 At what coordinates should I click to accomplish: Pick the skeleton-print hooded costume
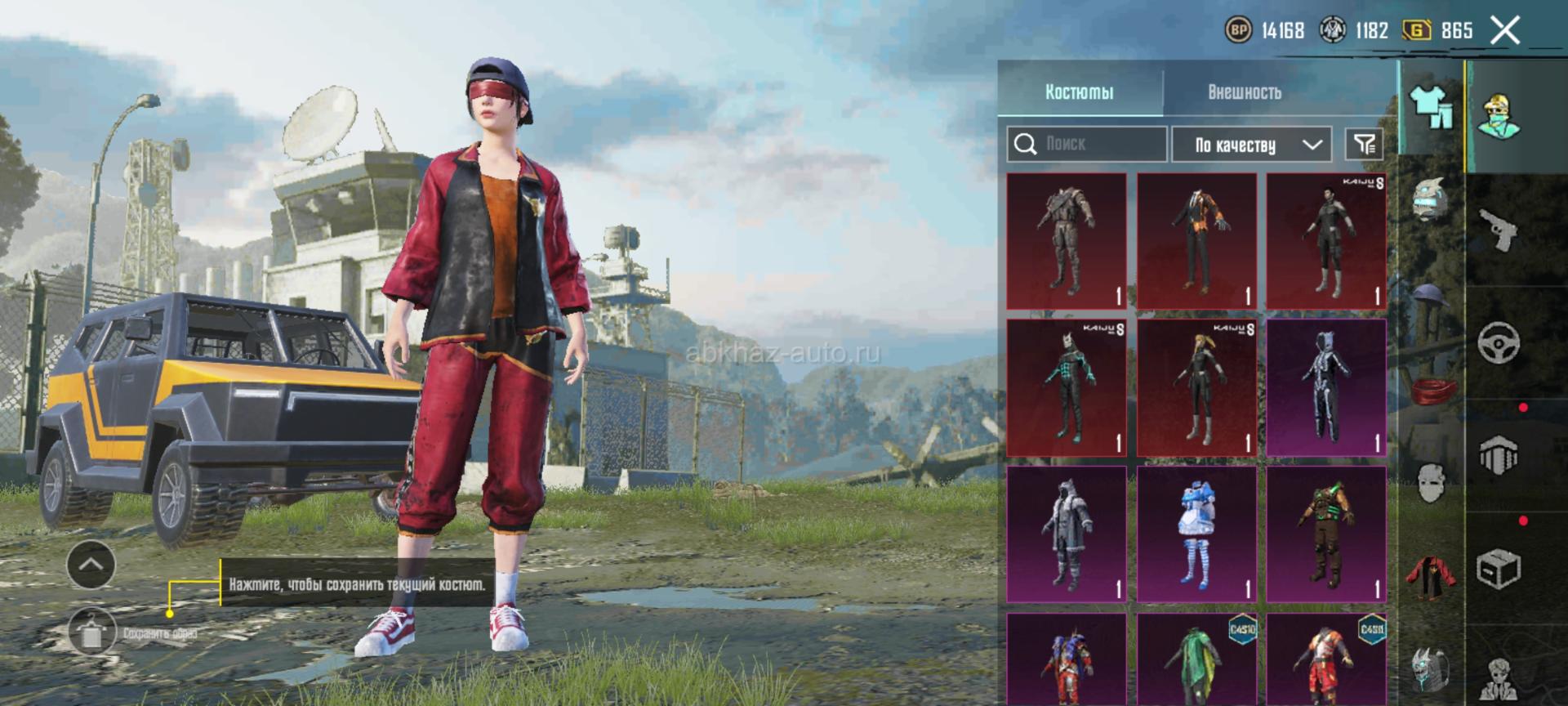(x=1326, y=388)
